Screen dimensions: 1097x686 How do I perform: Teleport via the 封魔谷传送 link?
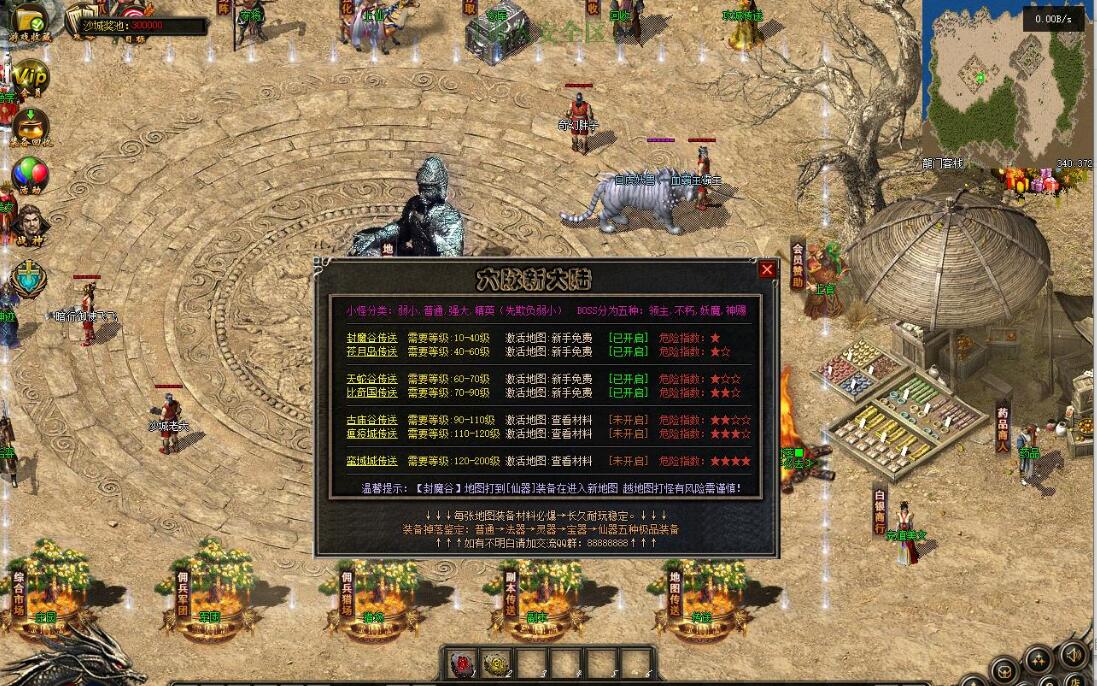point(372,338)
